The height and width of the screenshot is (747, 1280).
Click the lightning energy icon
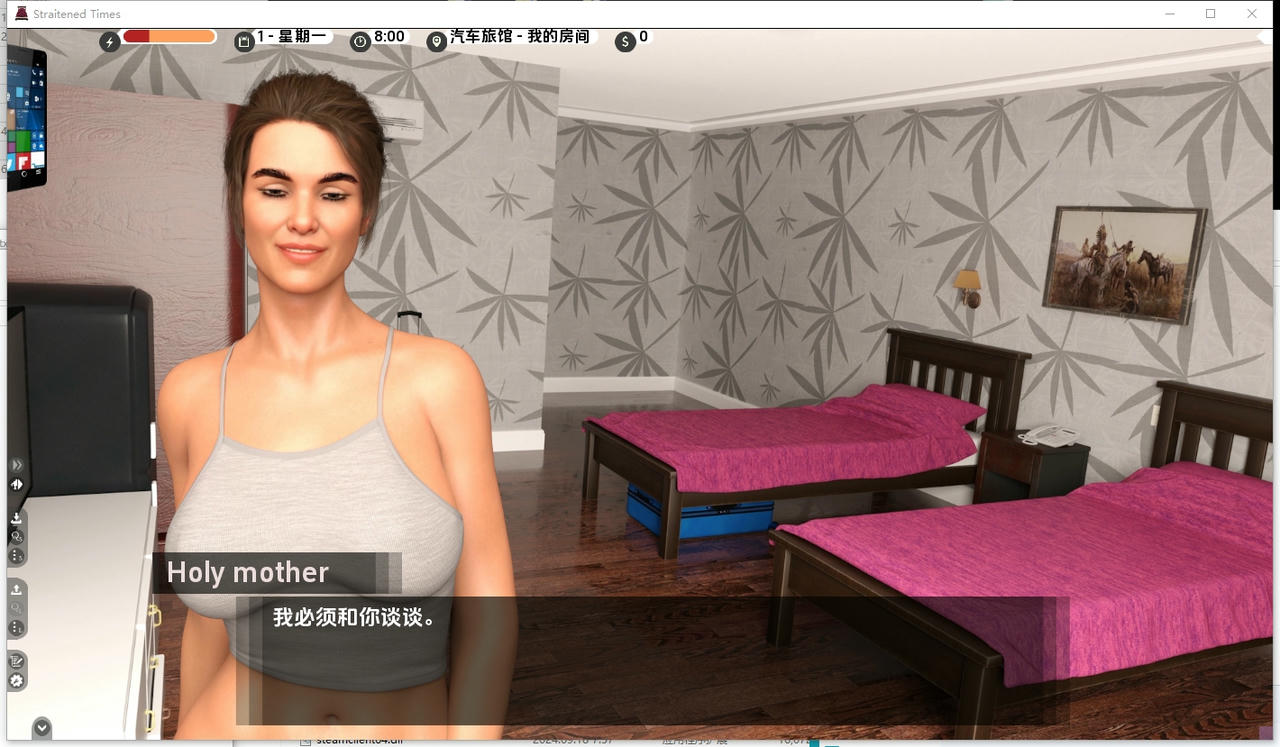point(108,40)
